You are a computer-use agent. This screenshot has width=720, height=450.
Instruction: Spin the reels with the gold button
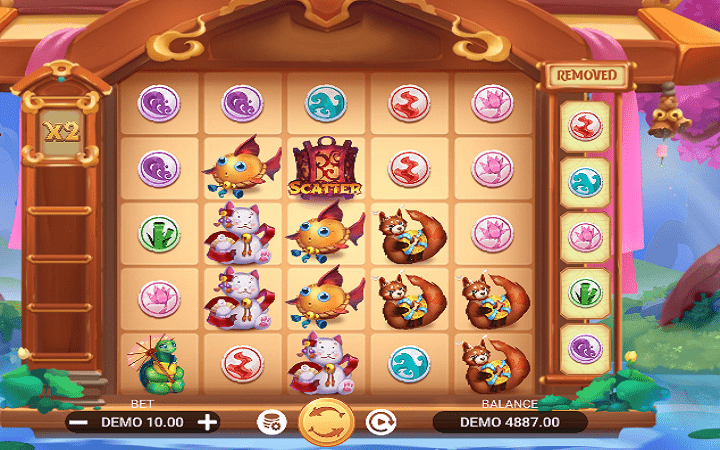325,421
